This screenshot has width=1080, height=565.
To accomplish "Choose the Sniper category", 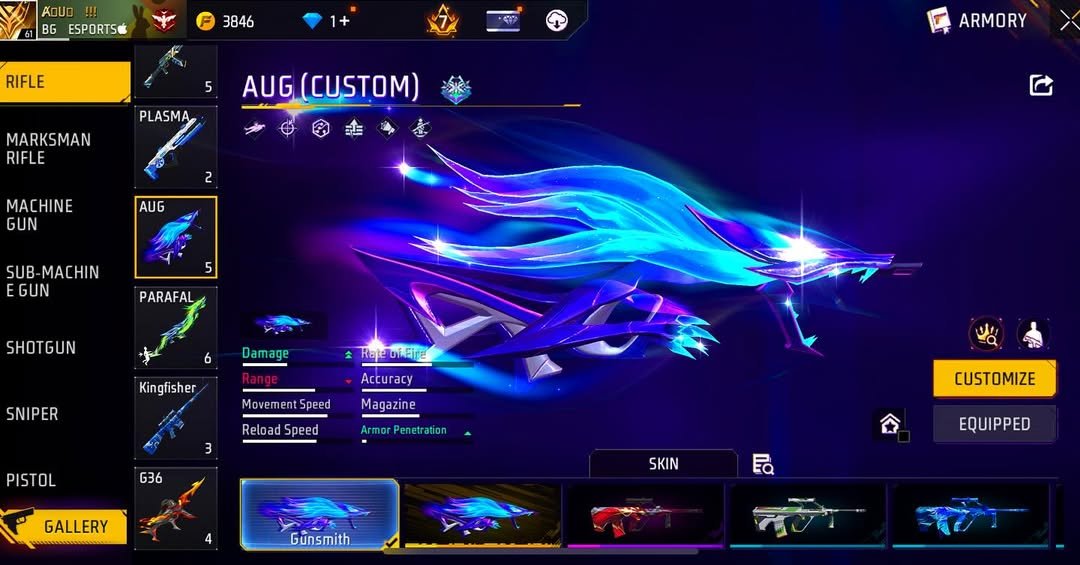I will pos(32,414).
